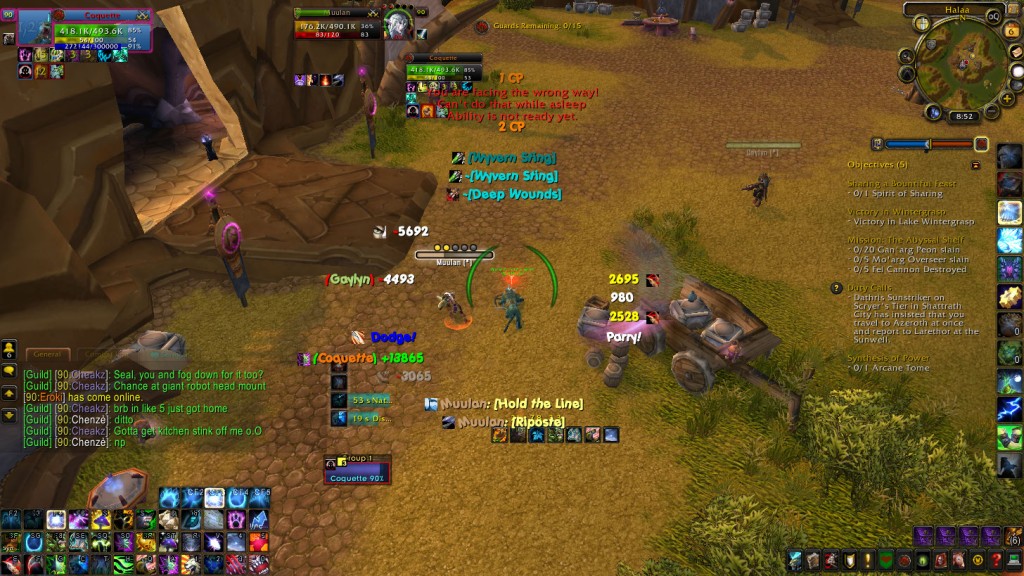Switch to the General chat tab

point(47,354)
